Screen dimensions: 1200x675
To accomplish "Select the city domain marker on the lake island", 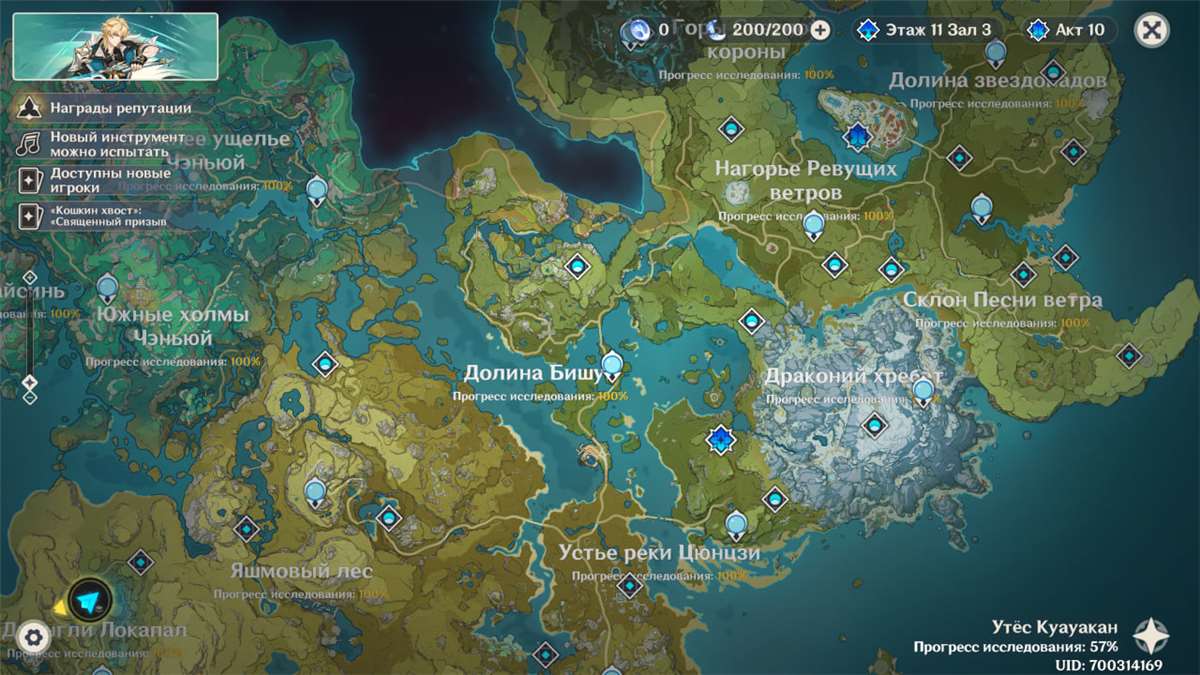I will click(x=857, y=135).
